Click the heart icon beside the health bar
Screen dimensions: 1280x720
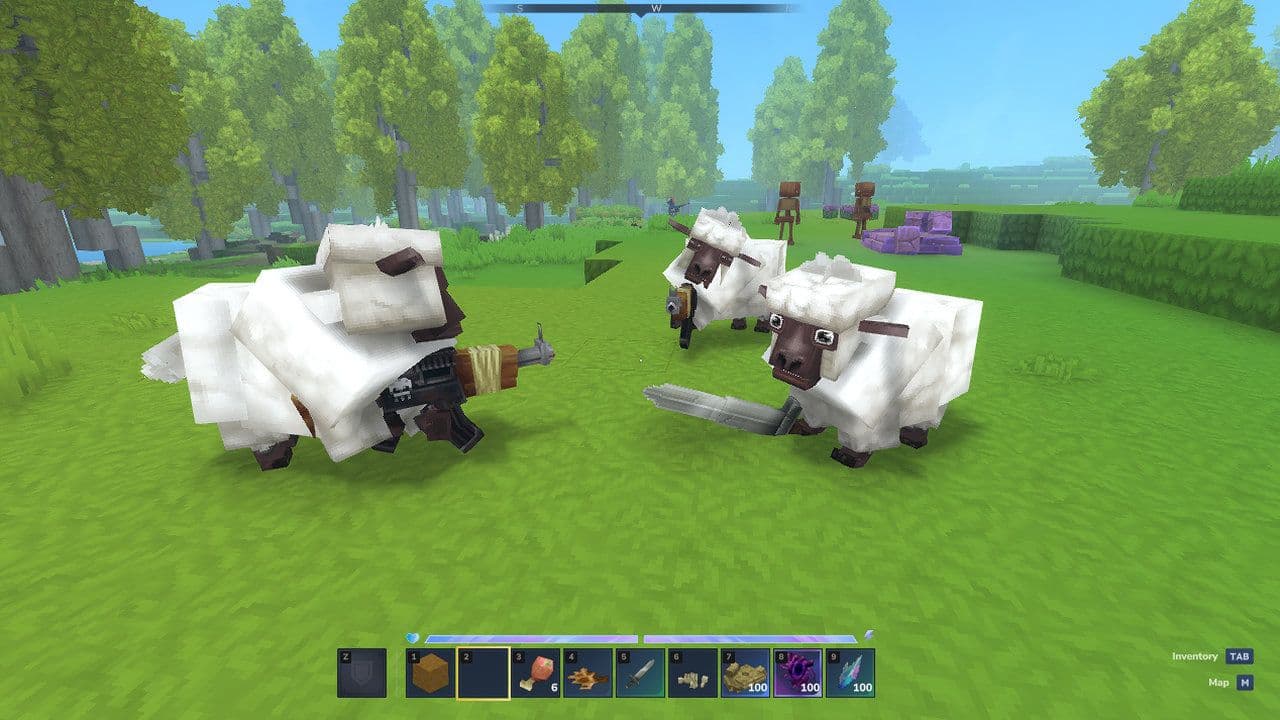click(411, 638)
